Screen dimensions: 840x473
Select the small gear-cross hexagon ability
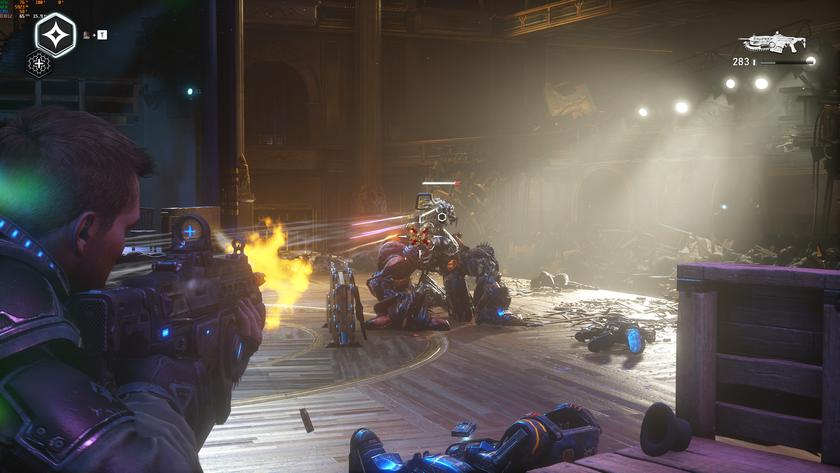39,65
